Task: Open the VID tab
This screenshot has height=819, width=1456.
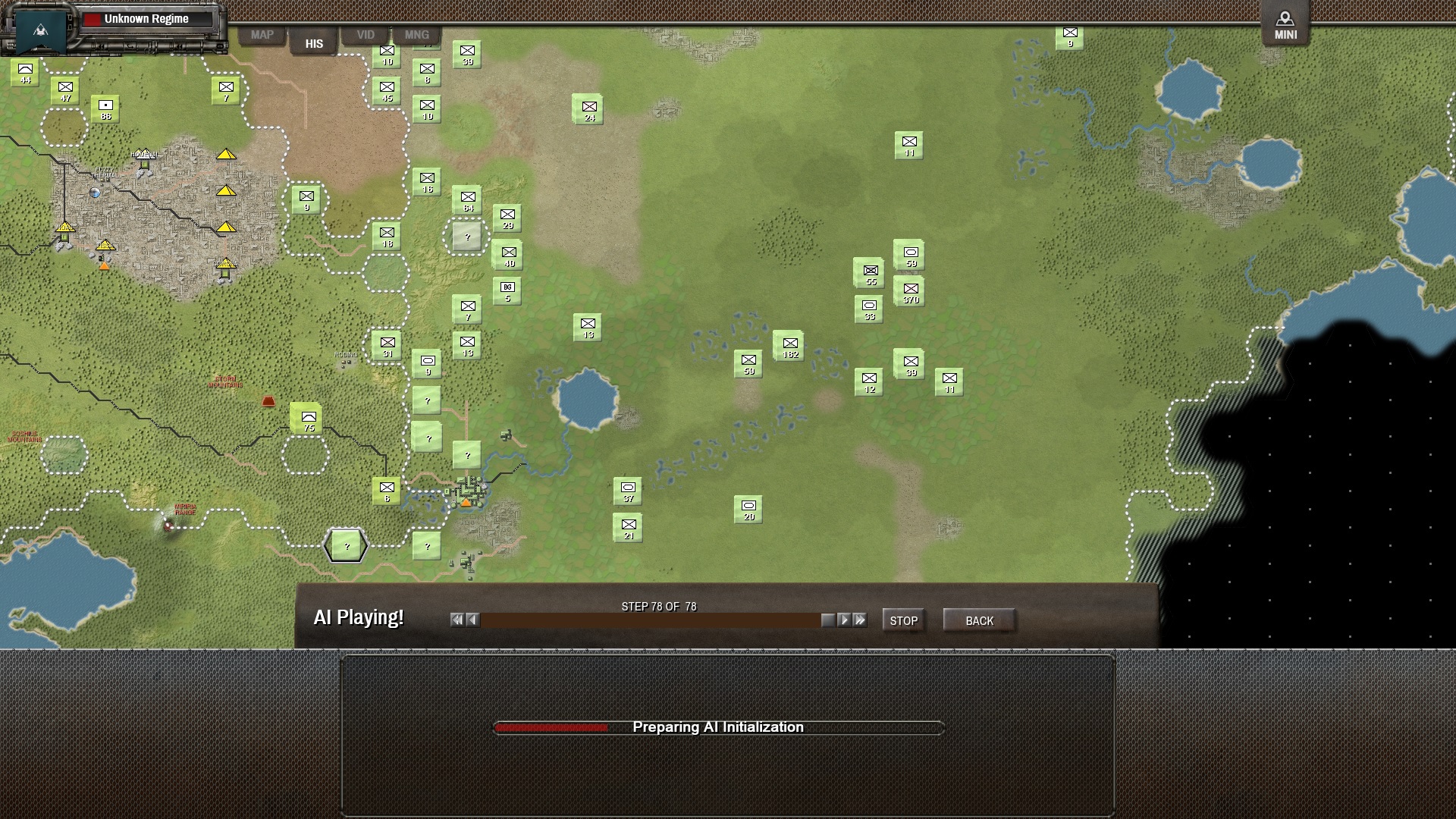Action: click(366, 35)
